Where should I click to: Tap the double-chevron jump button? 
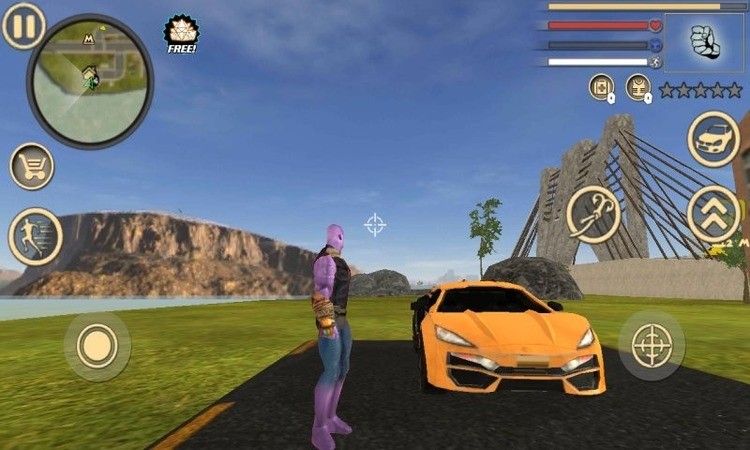click(x=714, y=214)
